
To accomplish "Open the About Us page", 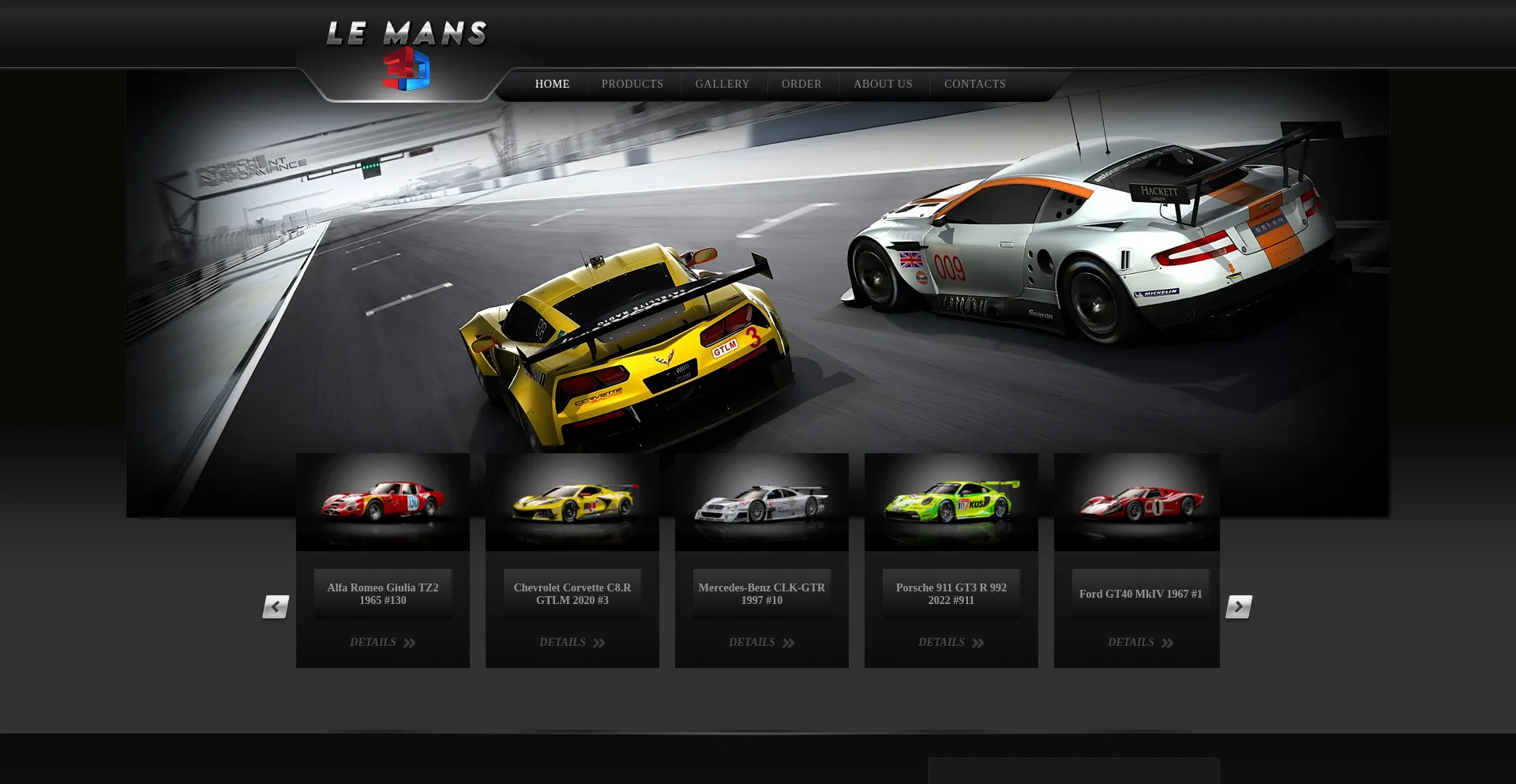I will [x=883, y=84].
